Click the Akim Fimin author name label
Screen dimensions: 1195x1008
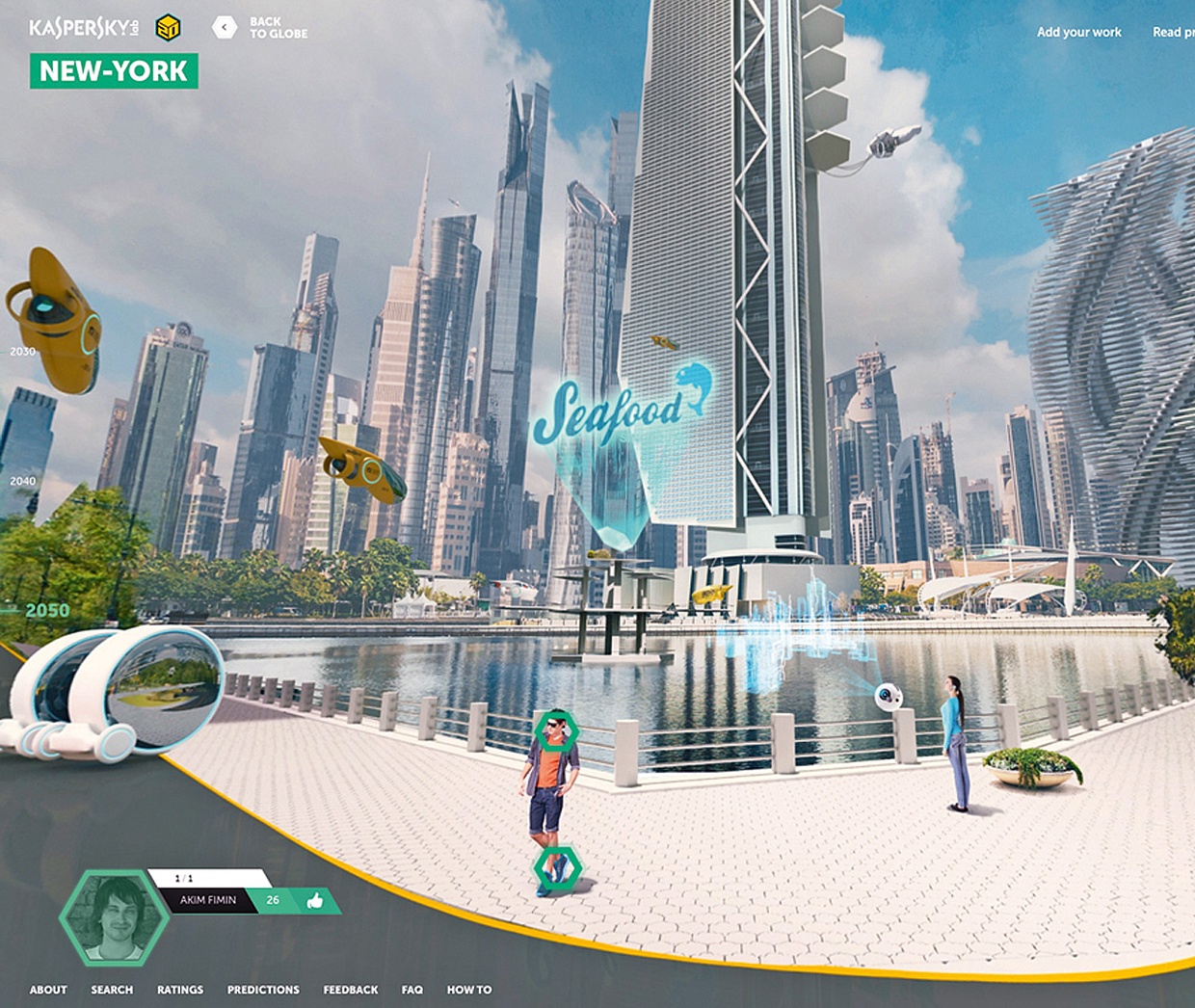pos(208,900)
